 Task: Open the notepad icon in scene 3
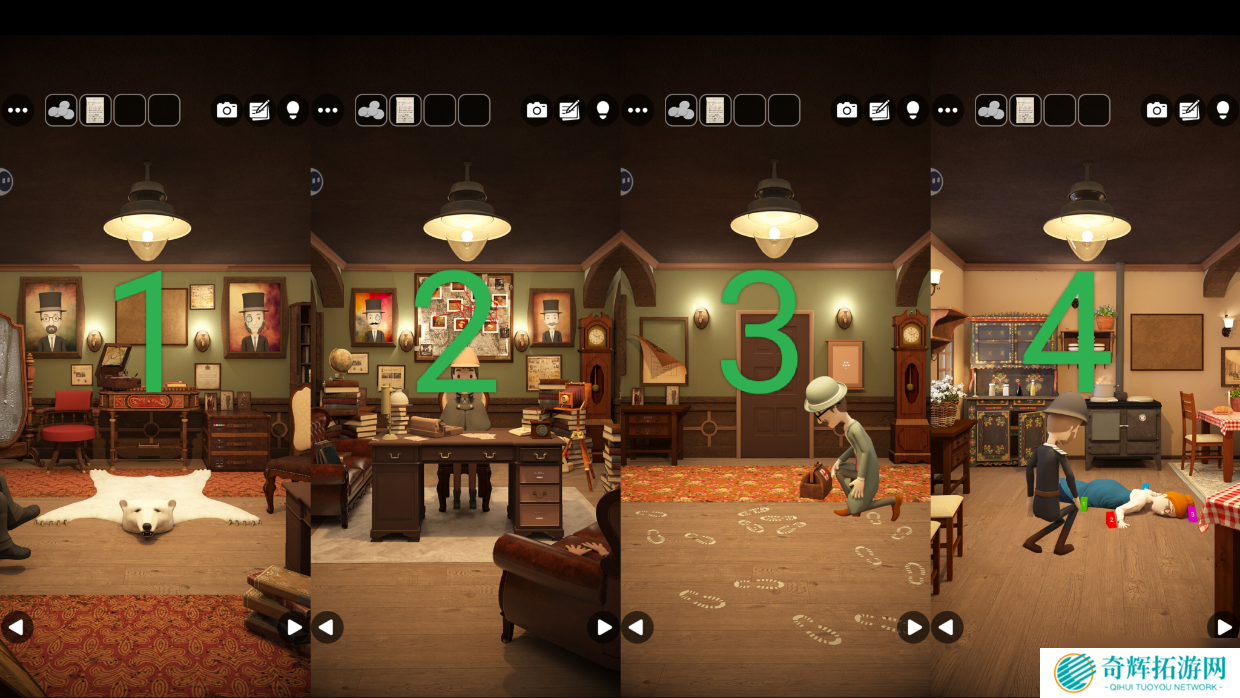879,110
